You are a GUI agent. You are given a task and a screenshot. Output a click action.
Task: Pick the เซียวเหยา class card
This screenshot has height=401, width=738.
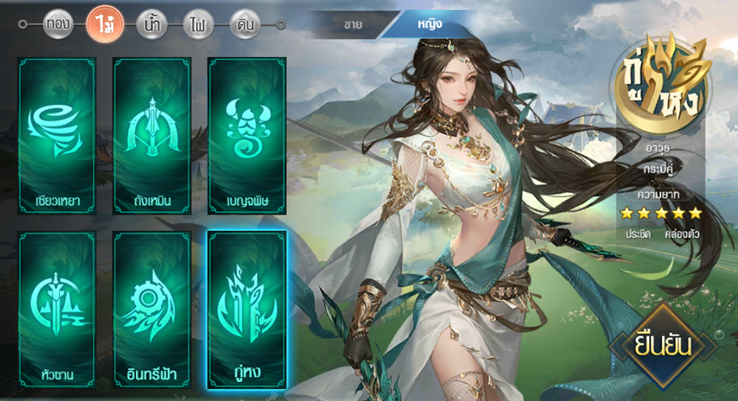tap(56, 136)
